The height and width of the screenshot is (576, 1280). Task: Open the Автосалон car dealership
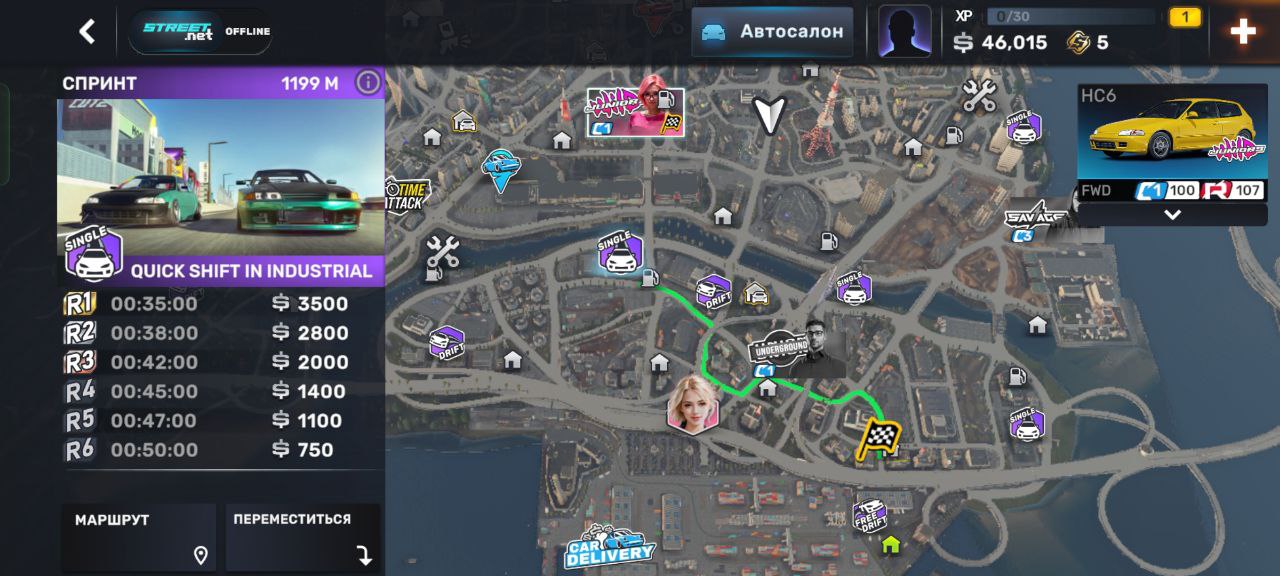[x=773, y=32]
